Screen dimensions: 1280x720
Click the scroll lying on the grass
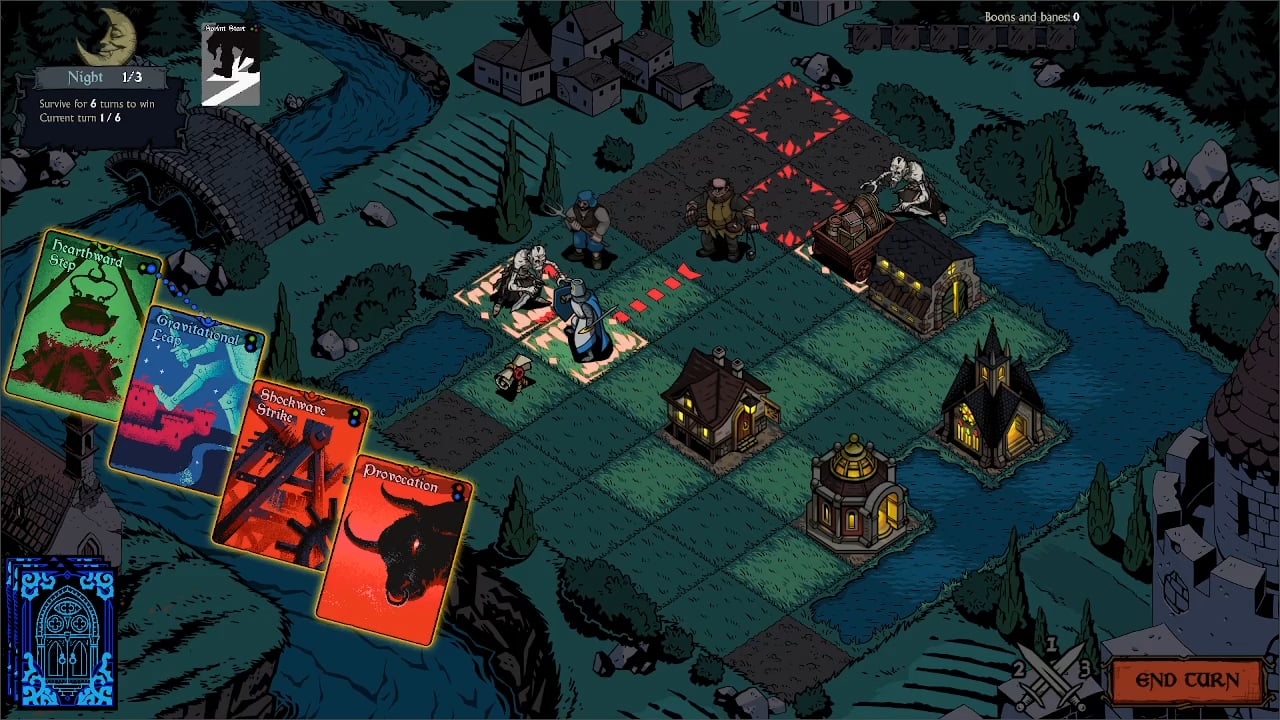point(515,371)
